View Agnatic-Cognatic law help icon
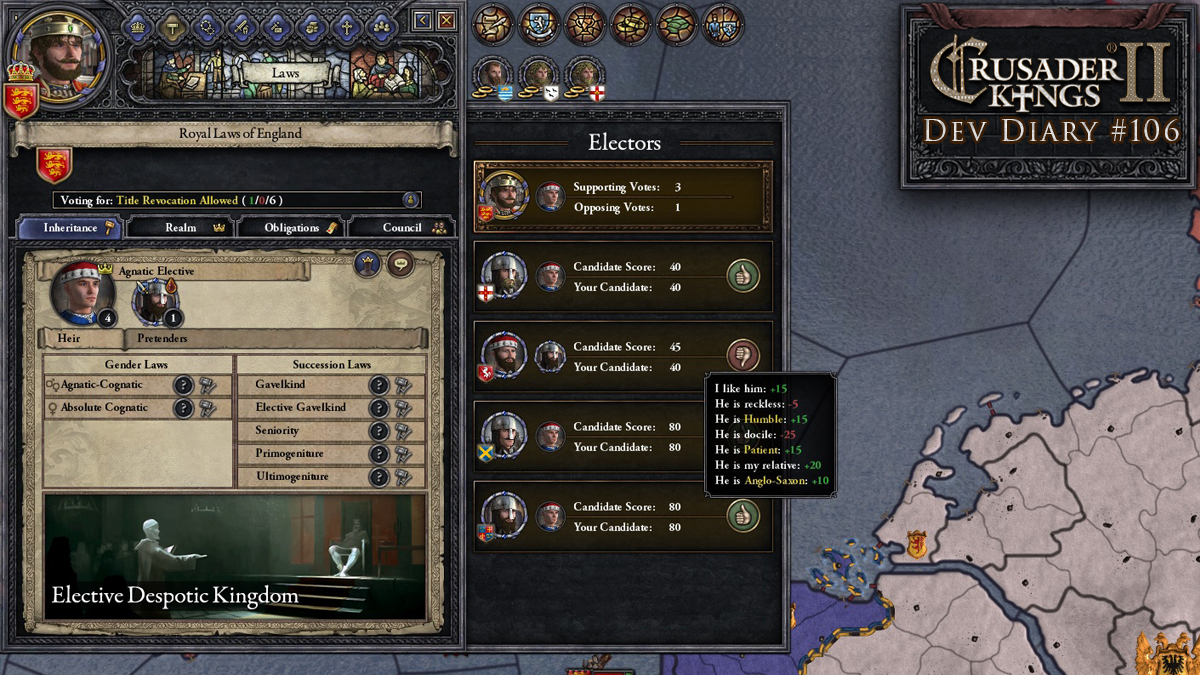Image resolution: width=1200 pixels, height=675 pixels. 184,385
